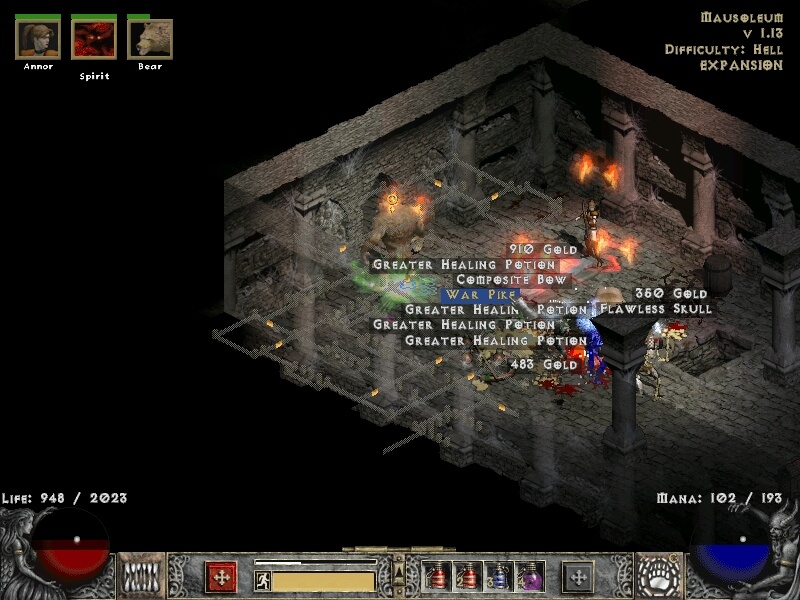Collect the 483 Gold label
Viewport: 800px width, 600px height.
click(x=543, y=365)
